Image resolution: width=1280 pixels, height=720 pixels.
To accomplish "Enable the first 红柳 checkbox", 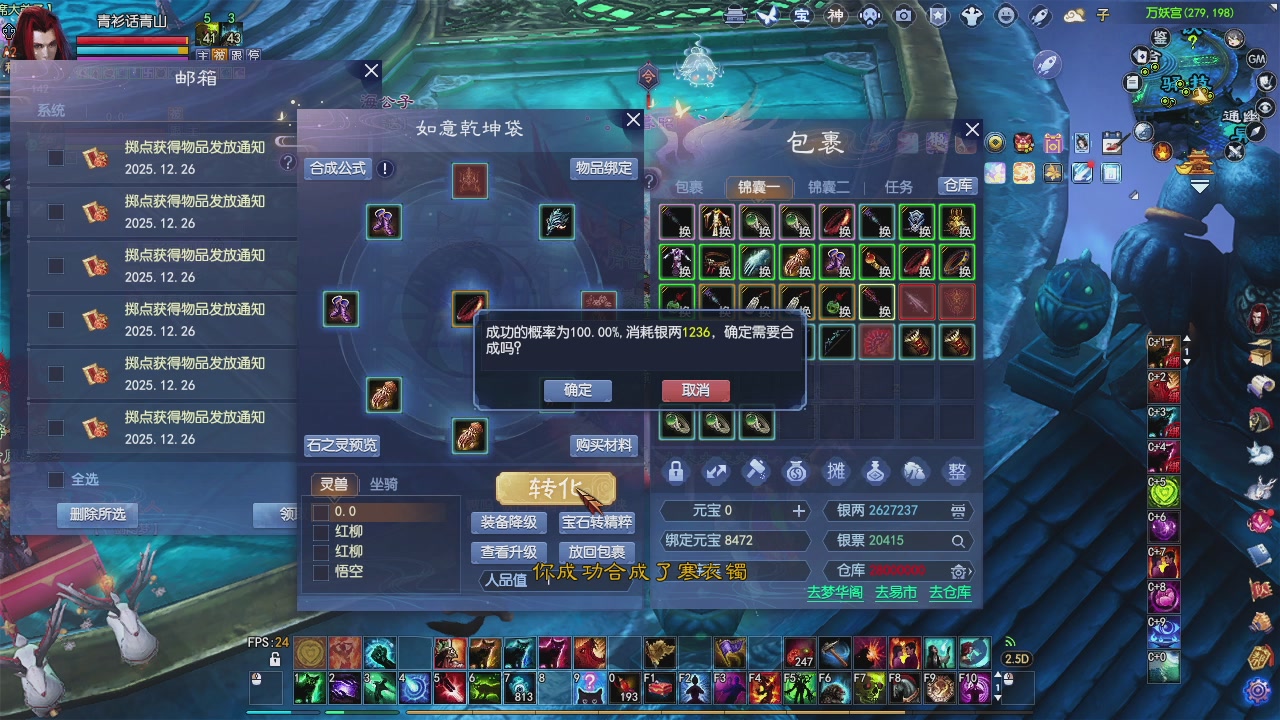I will (x=322, y=531).
